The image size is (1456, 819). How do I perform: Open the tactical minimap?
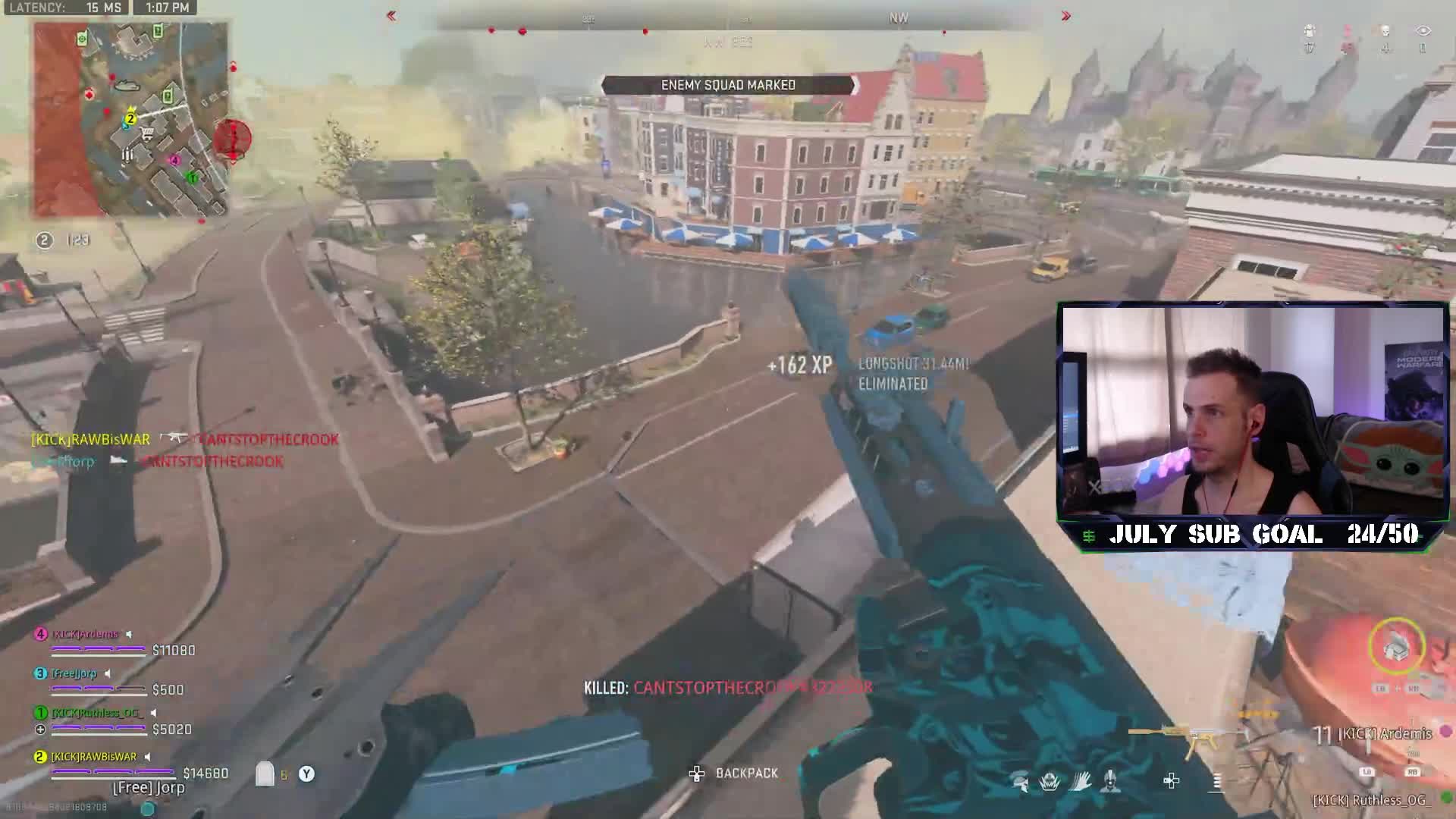coord(130,120)
